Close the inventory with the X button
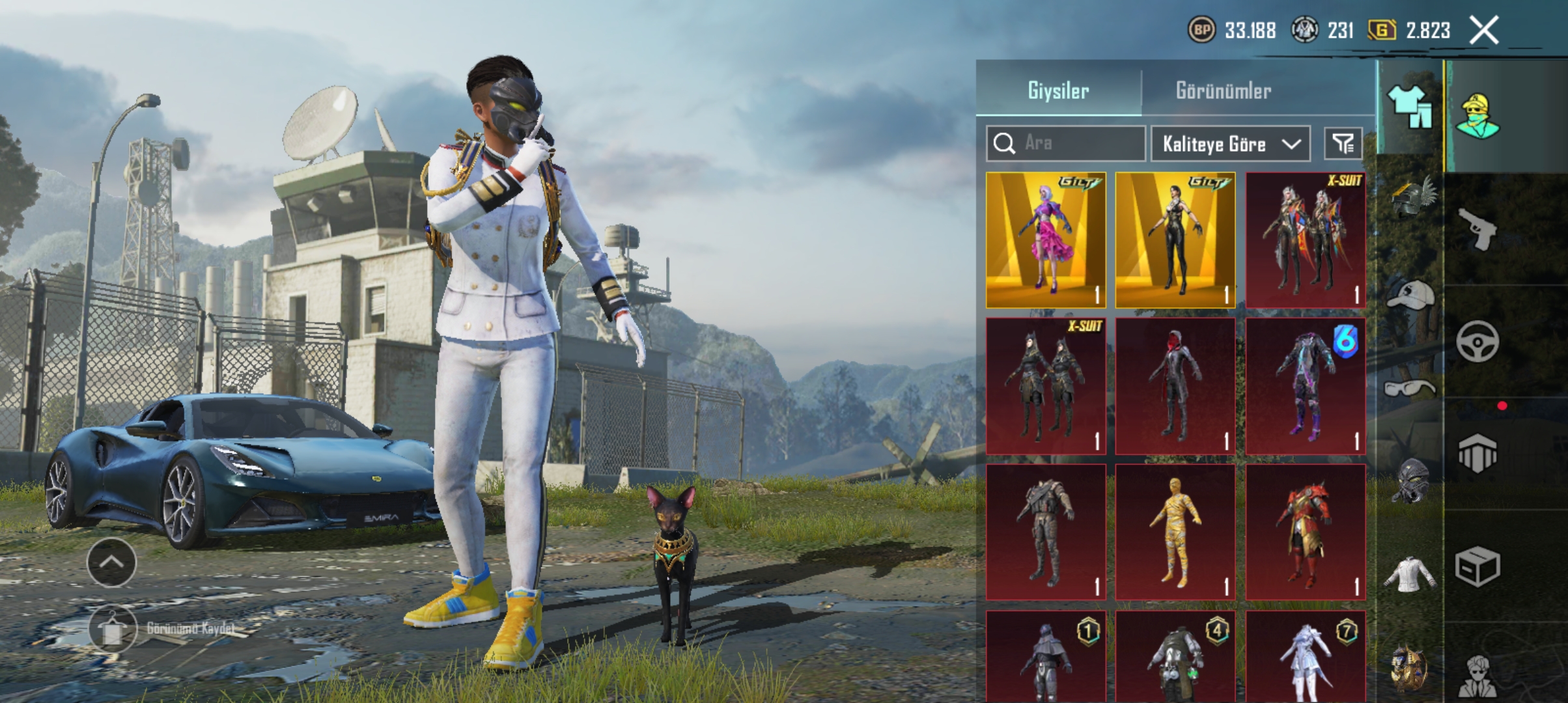Image resolution: width=1568 pixels, height=703 pixels. point(1484,30)
